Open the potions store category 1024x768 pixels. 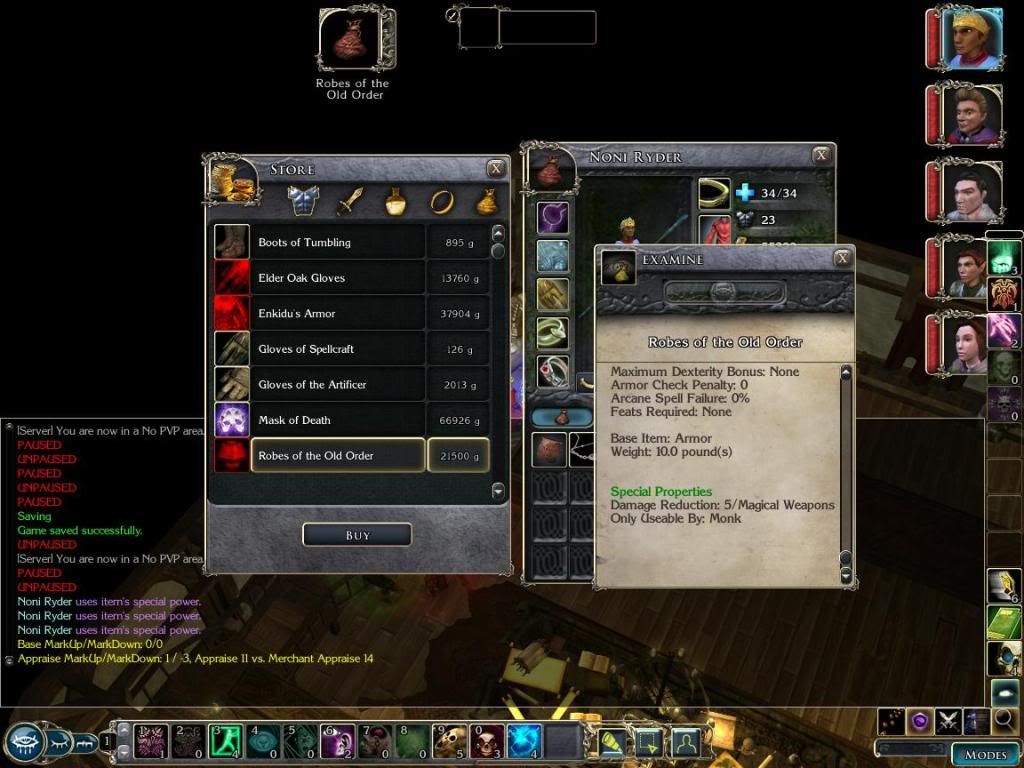(395, 201)
